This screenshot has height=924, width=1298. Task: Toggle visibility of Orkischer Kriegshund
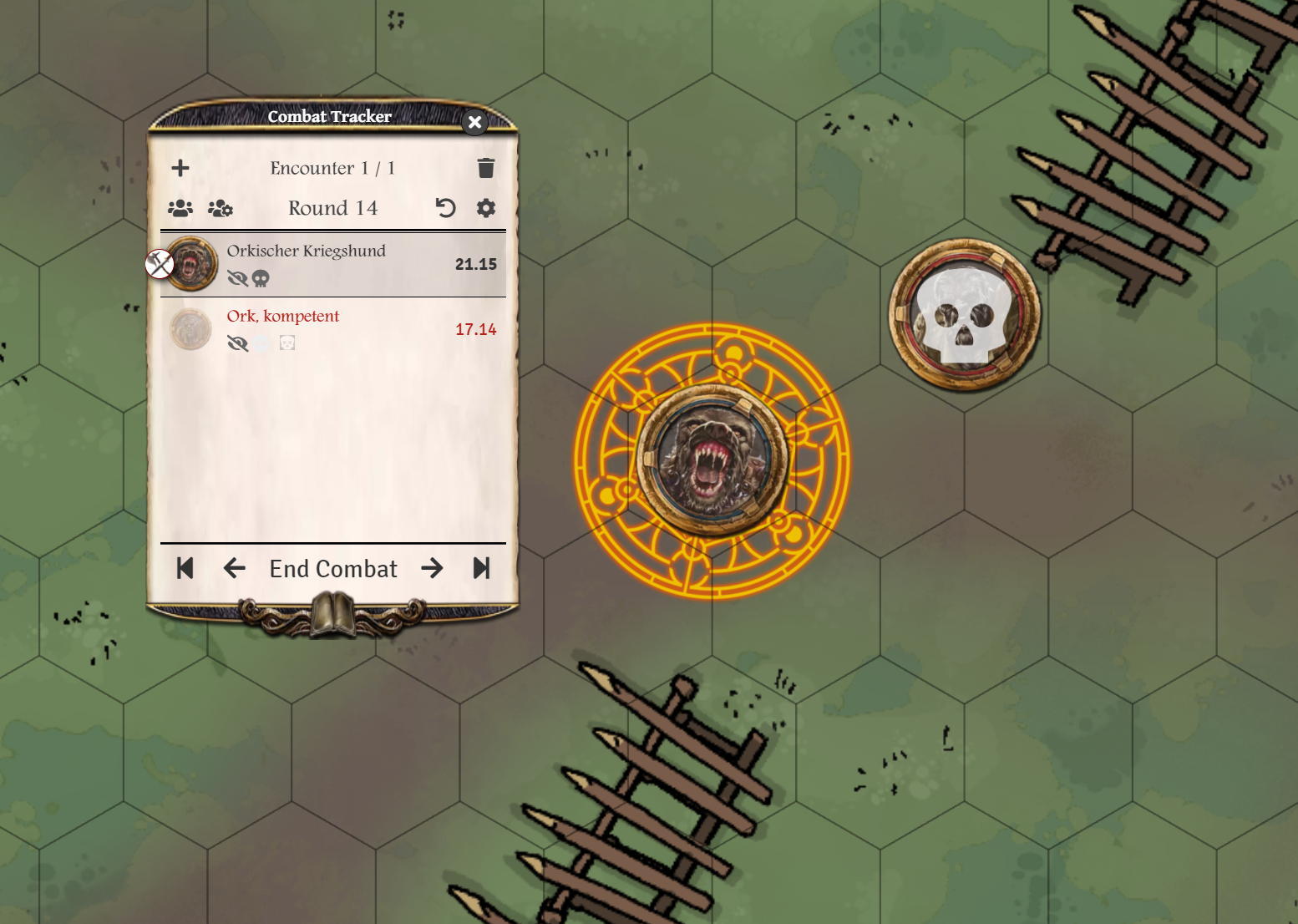(x=239, y=277)
